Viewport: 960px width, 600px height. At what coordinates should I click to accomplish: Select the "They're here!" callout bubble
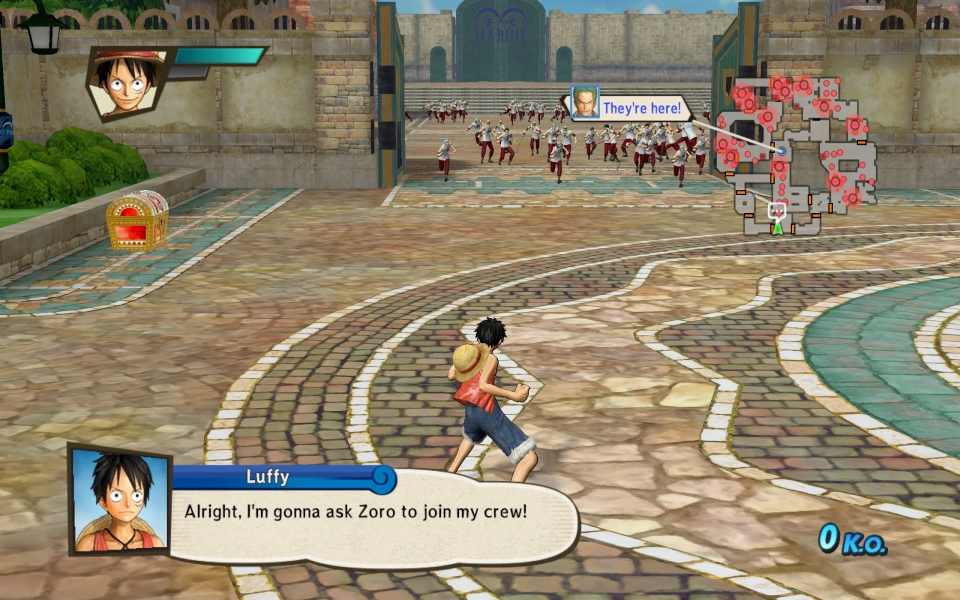pos(642,108)
